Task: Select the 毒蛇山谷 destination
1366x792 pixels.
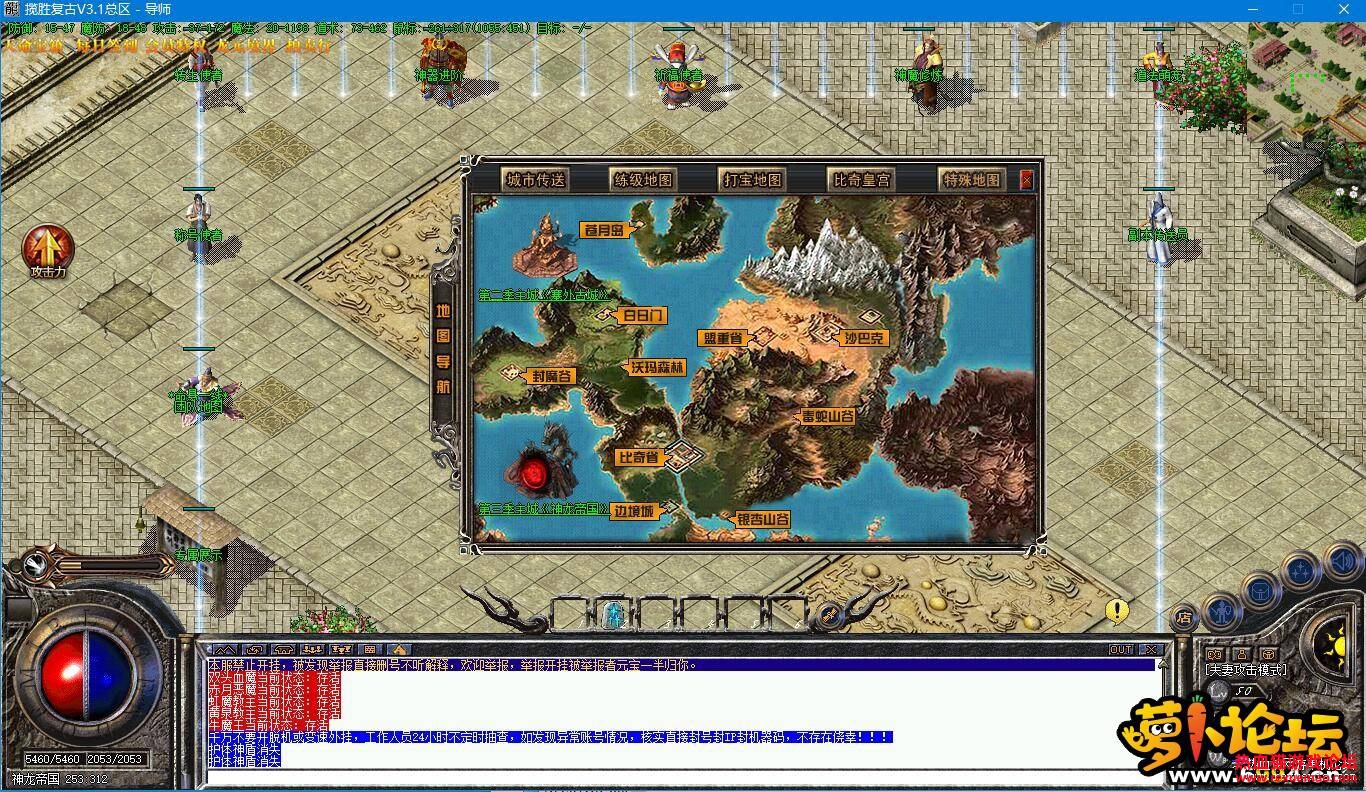Action: click(828, 416)
